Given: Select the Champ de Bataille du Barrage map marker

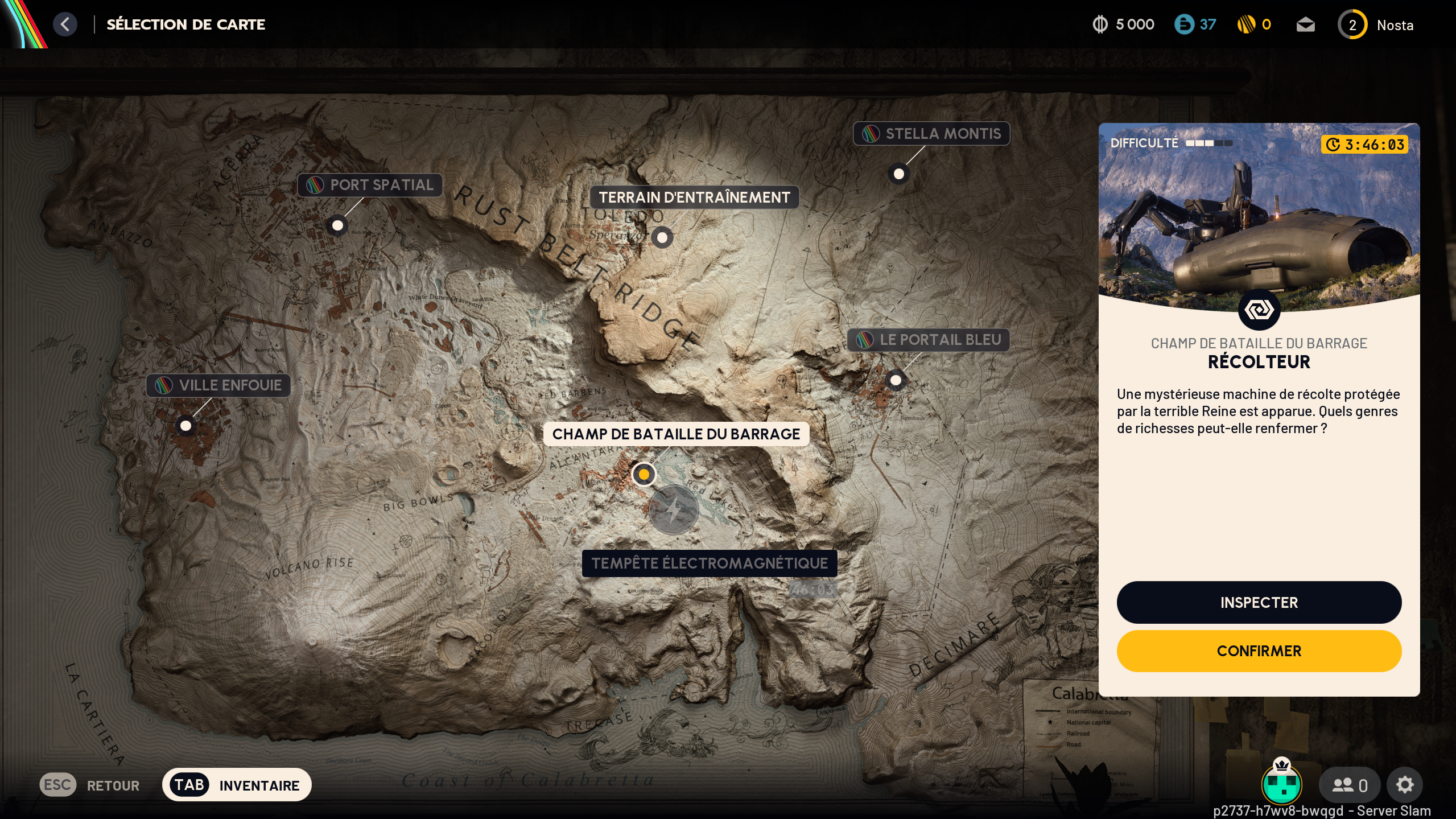Looking at the screenshot, I should [644, 474].
